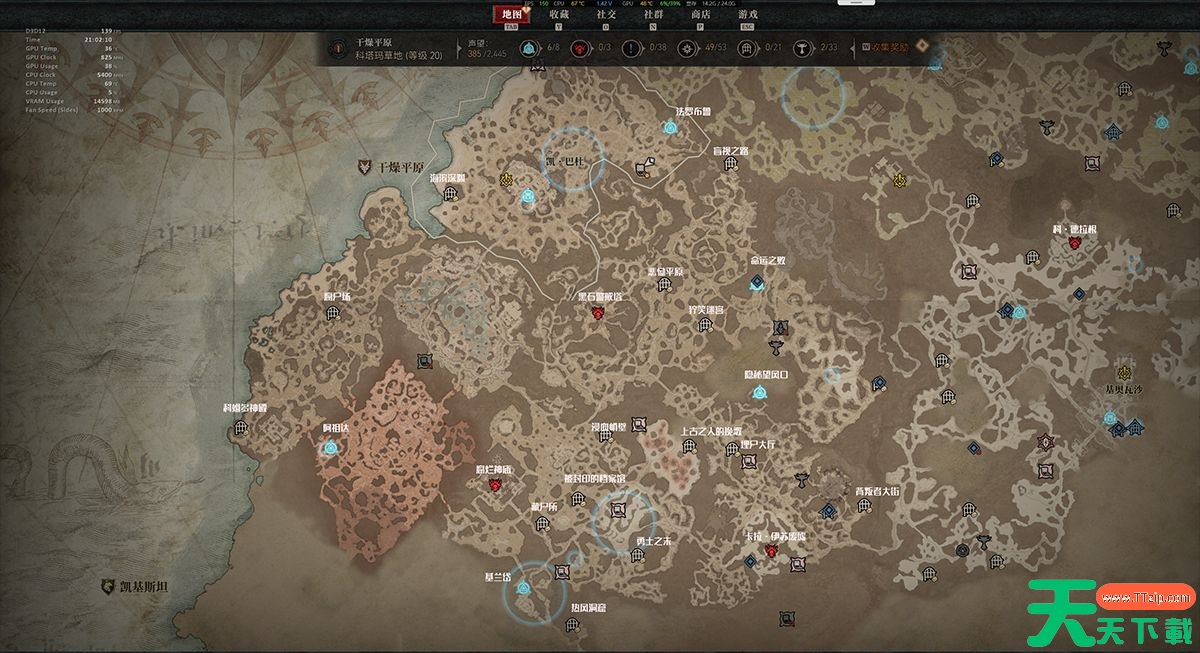Screen dimensions: 1200x653
Task: Choose the 阿祖达 waypoint icon
Action: [x=331, y=448]
